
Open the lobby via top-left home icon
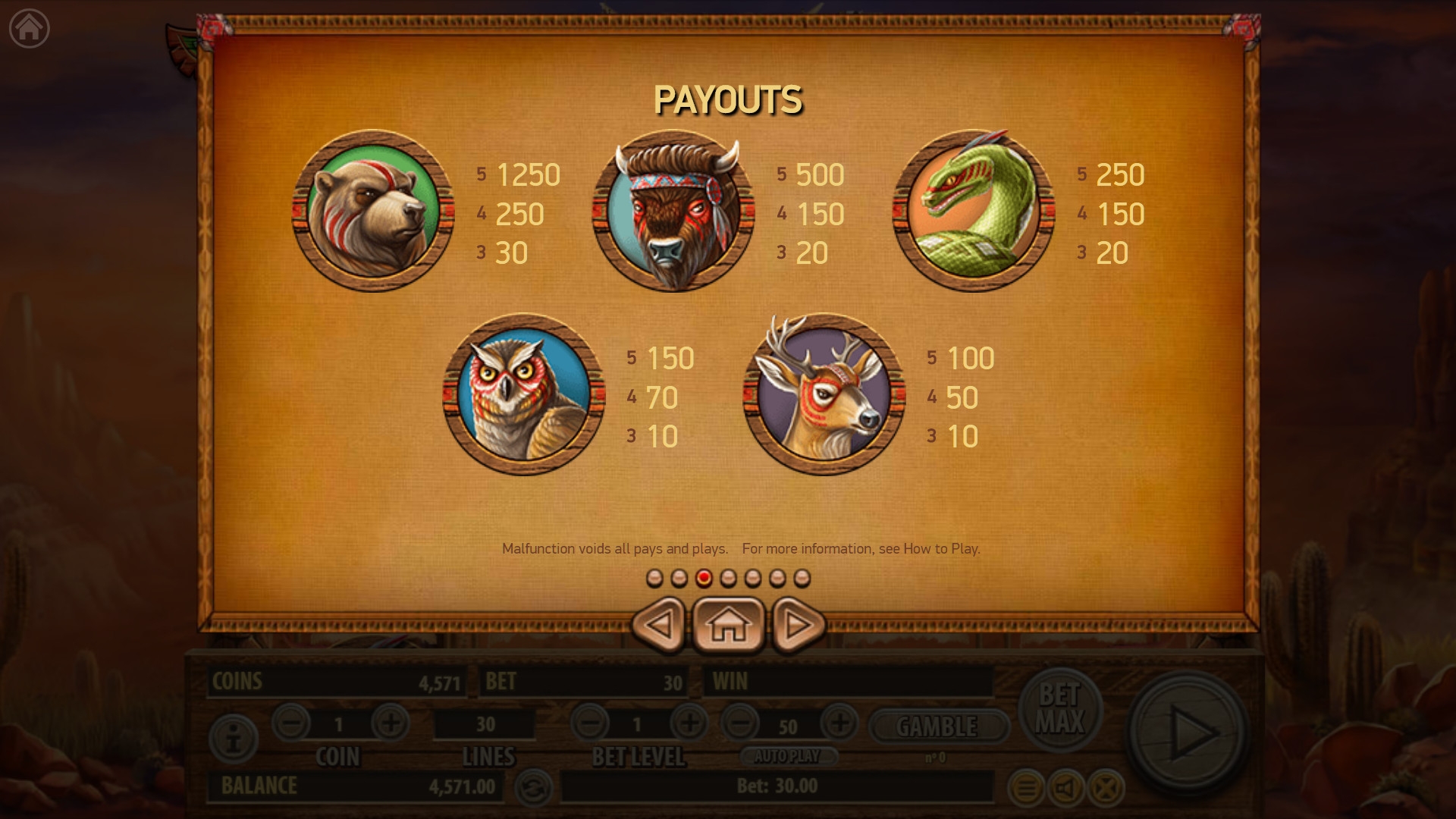tap(29, 29)
